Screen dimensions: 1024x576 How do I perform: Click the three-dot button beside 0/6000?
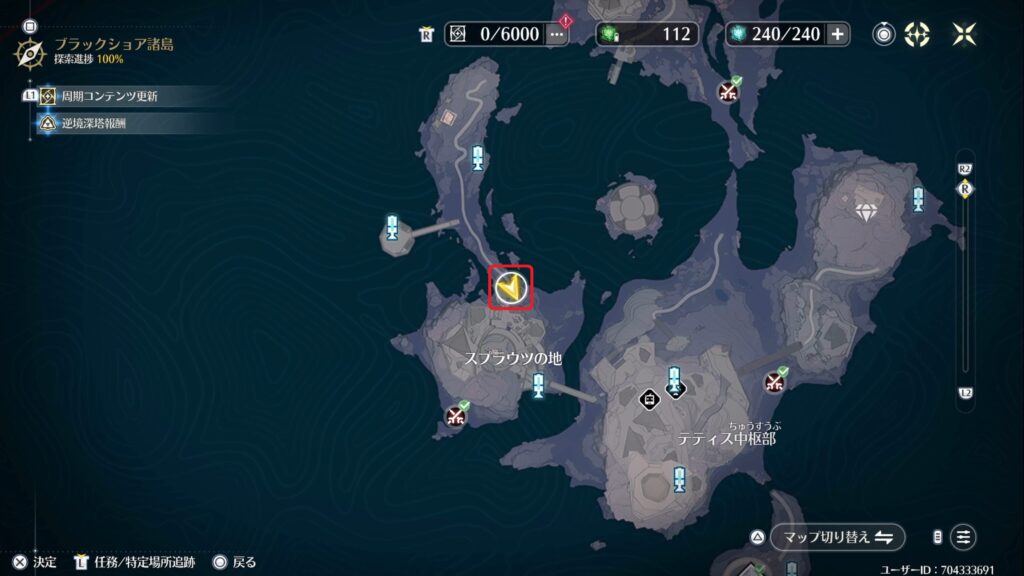(x=557, y=34)
